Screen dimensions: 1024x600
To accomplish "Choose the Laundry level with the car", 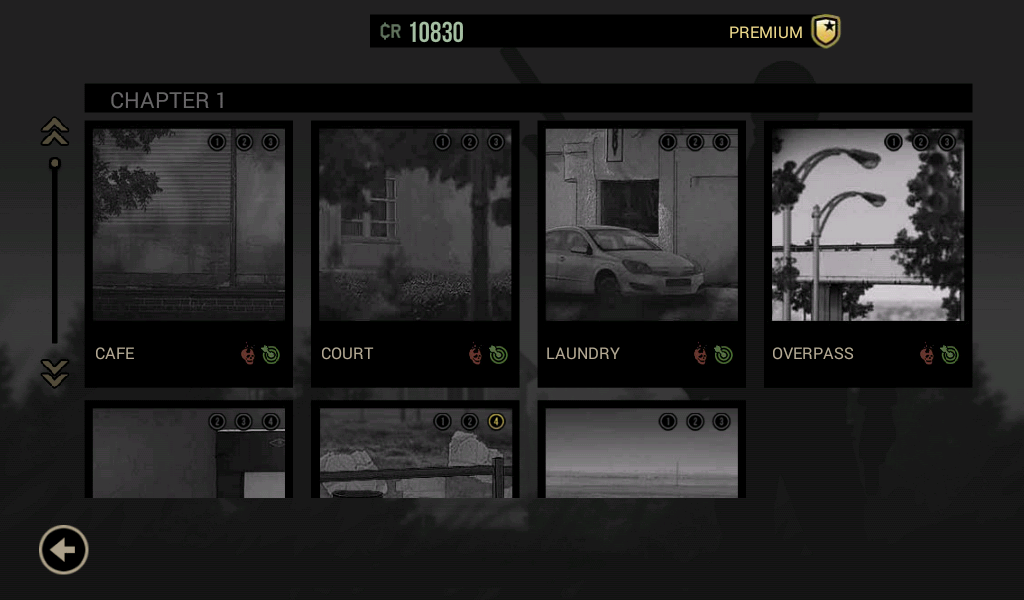I will point(641,254).
